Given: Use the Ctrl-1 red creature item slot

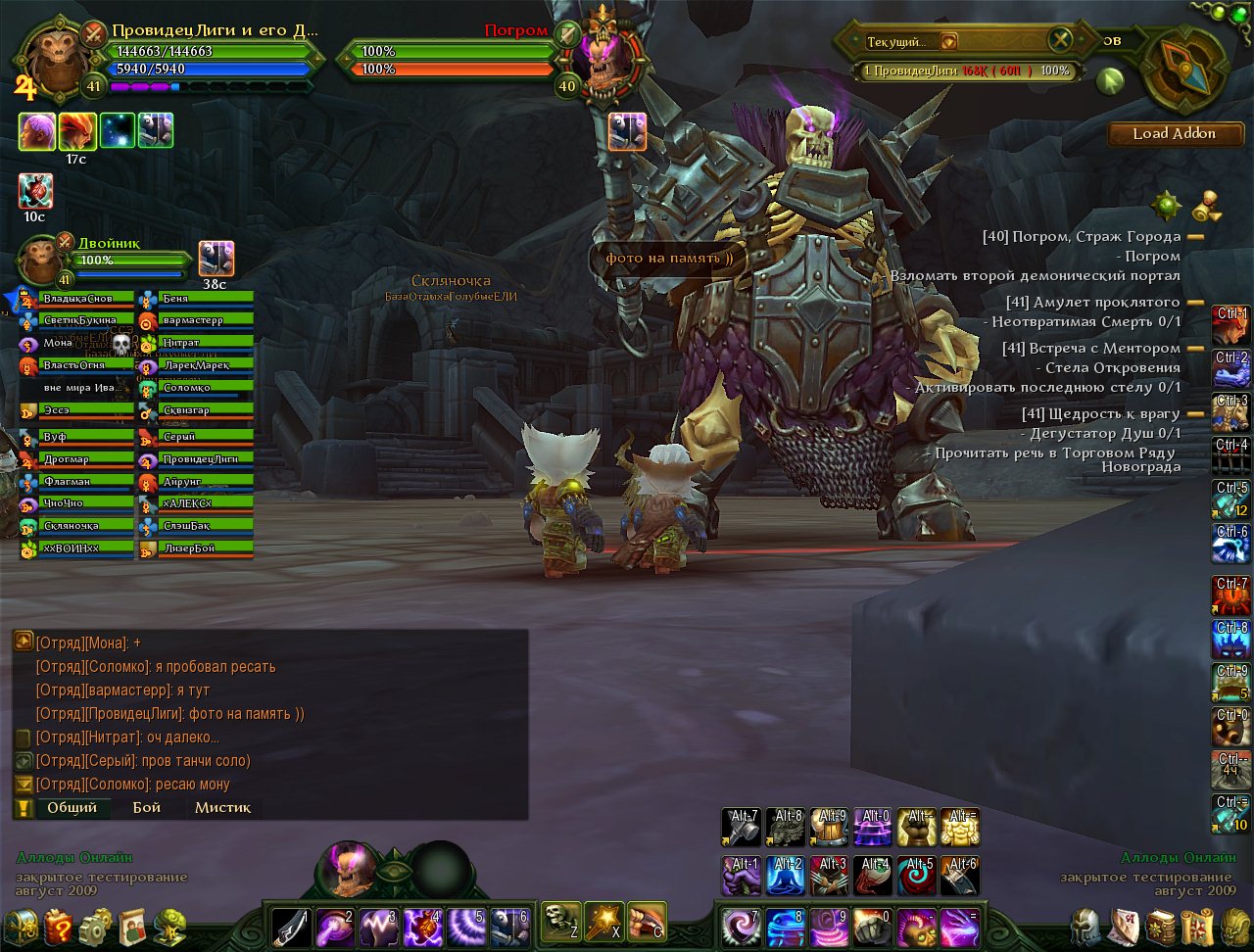Looking at the screenshot, I should (1230, 325).
